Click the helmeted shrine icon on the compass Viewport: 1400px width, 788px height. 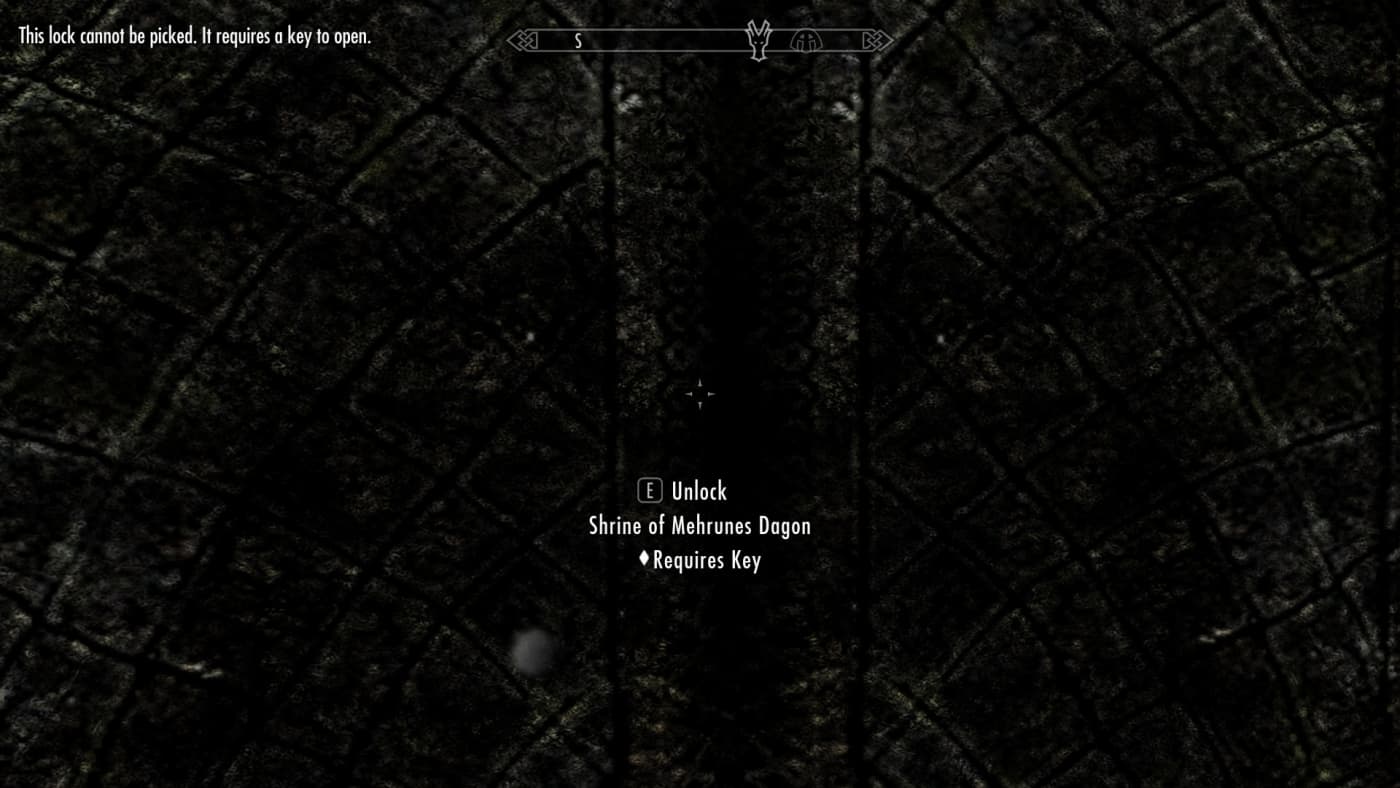806,40
